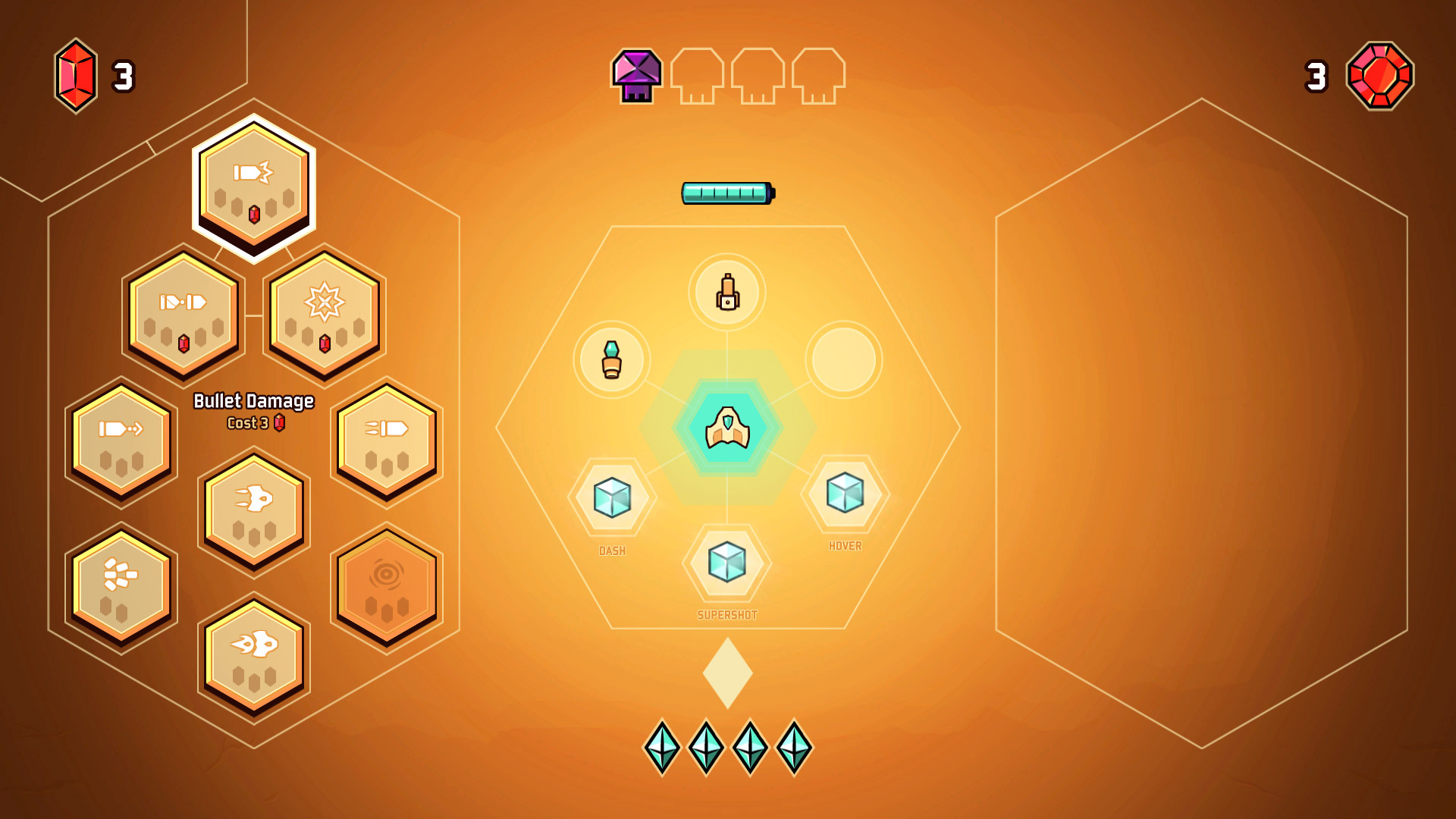The width and height of the screenshot is (1456, 819).
Task: Click the purple skull indicator at top
Action: click(635, 74)
